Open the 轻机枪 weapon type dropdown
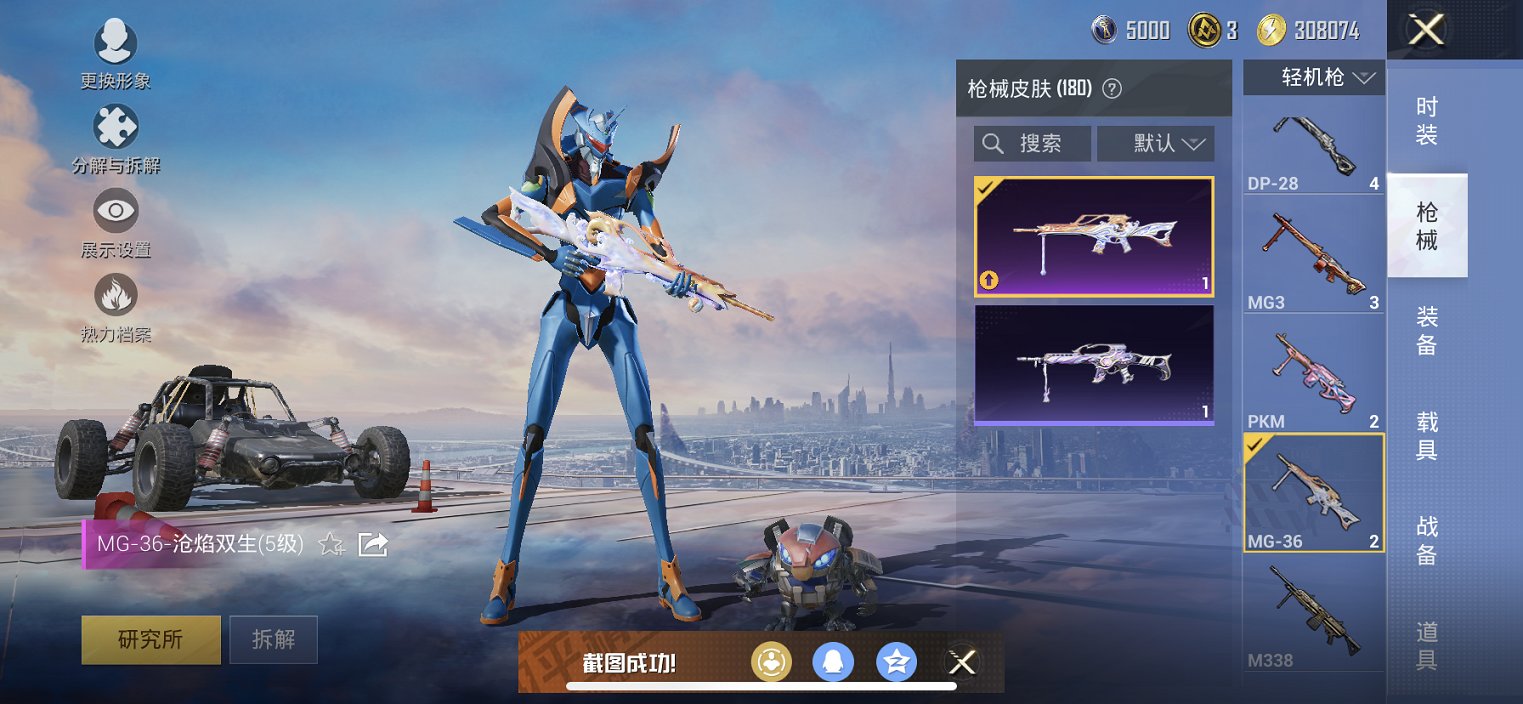Screen dimensions: 1523x704 (1313, 78)
